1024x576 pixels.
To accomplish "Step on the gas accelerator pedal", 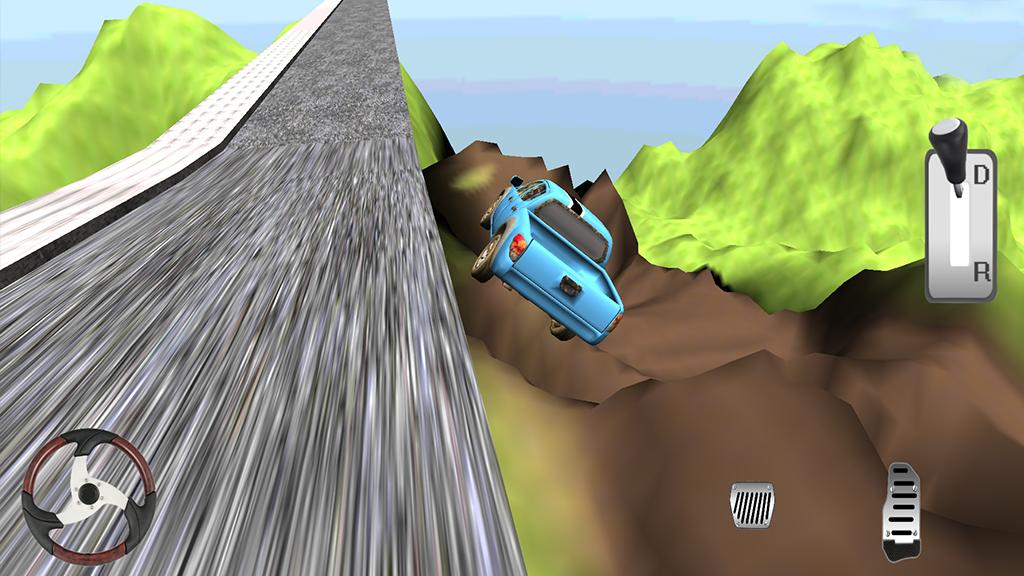I will 901,510.
